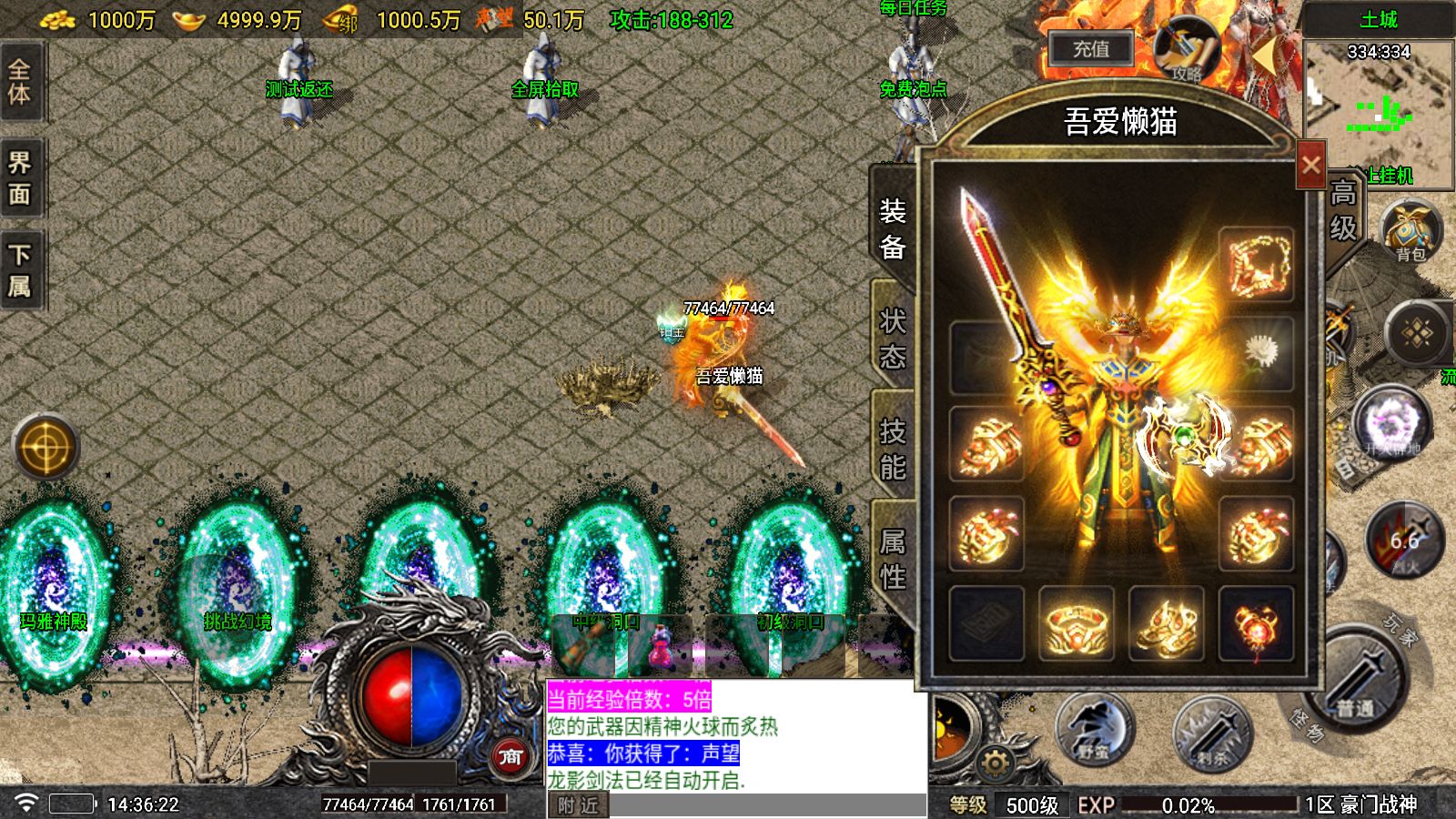Viewport: 1456px width, 819px height.
Task: Trigger the 普通 normal attack button
Action: point(1355,682)
